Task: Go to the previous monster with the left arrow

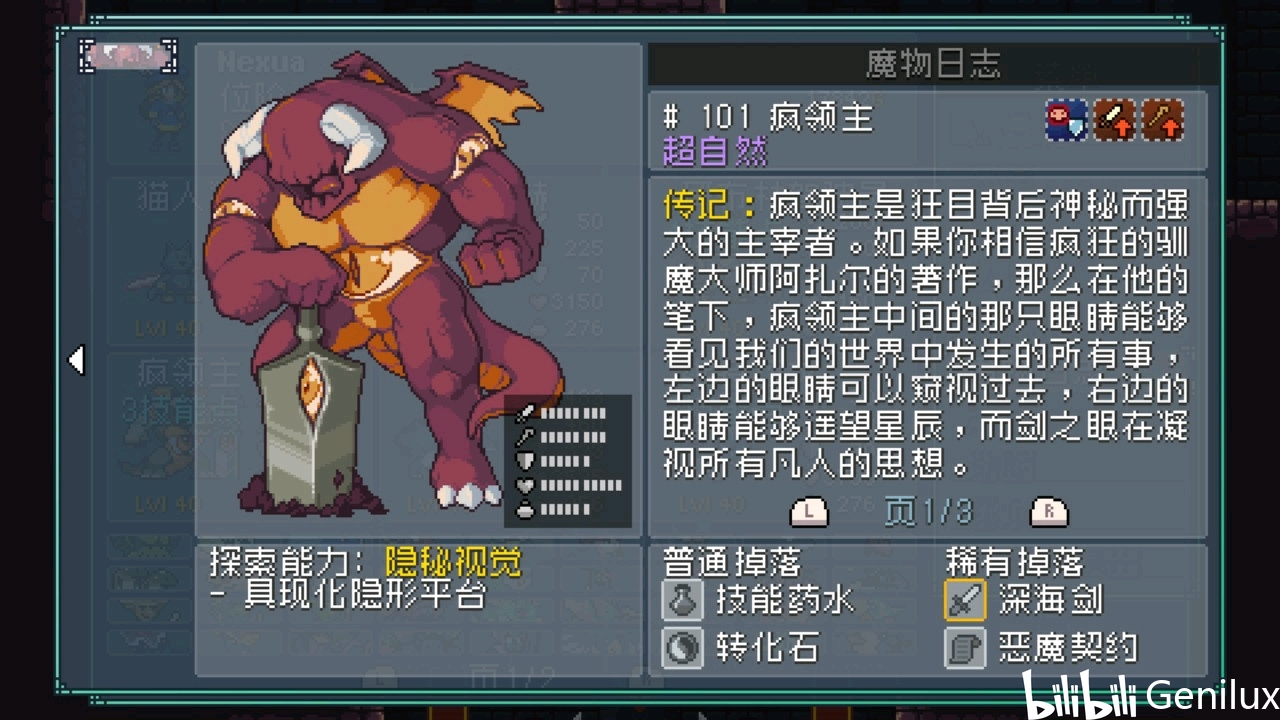Action: coord(76,360)
